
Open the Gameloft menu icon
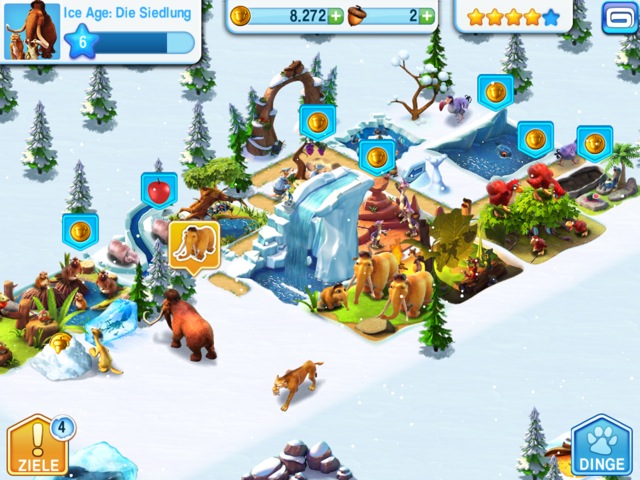616,16
